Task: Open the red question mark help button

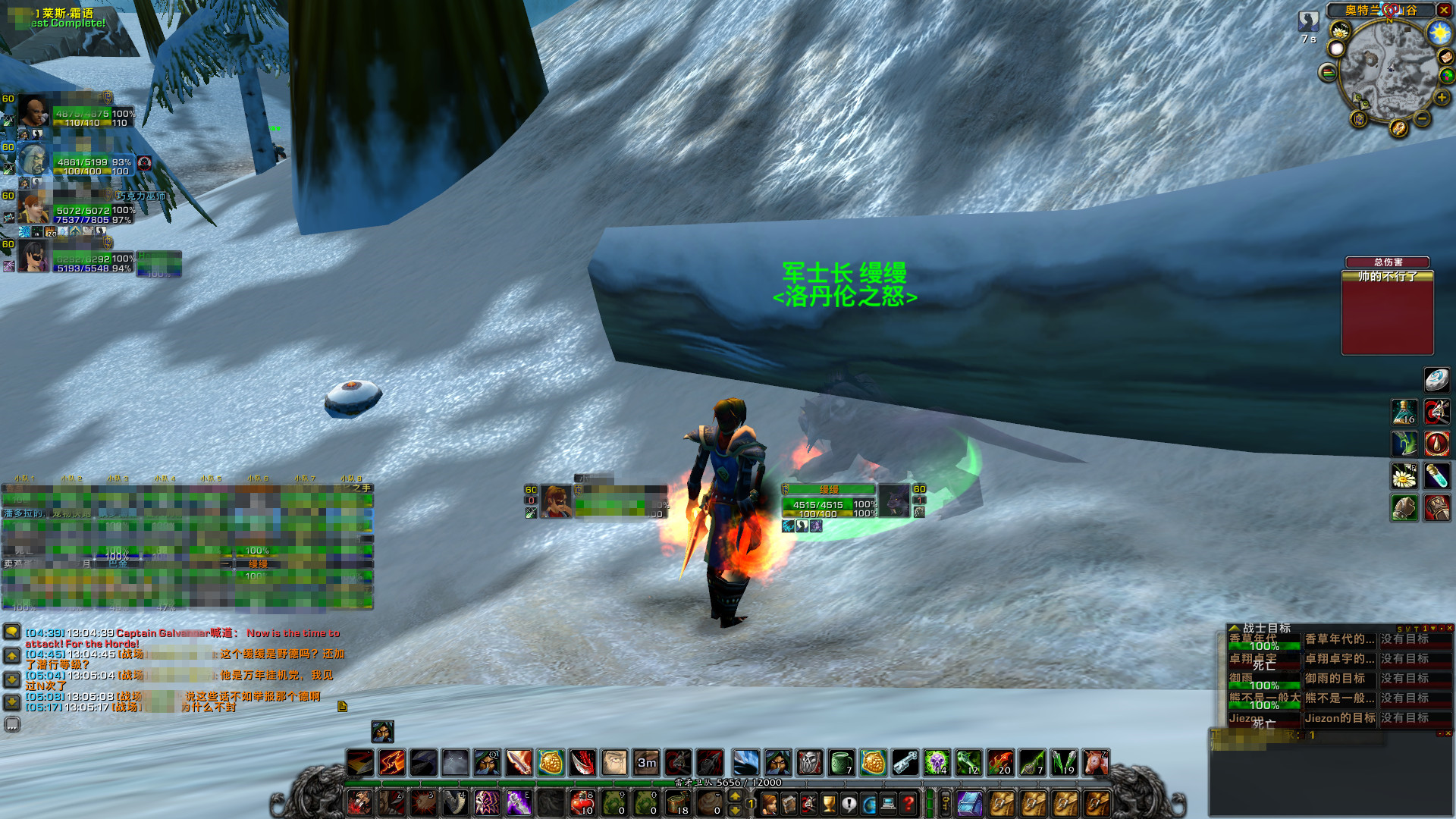Action: pos(908,803)
